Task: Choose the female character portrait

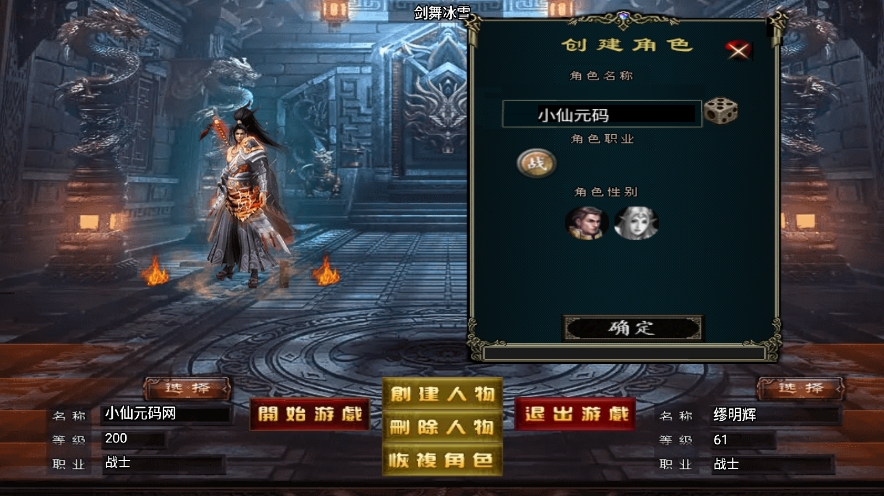Action: [635, 222]
